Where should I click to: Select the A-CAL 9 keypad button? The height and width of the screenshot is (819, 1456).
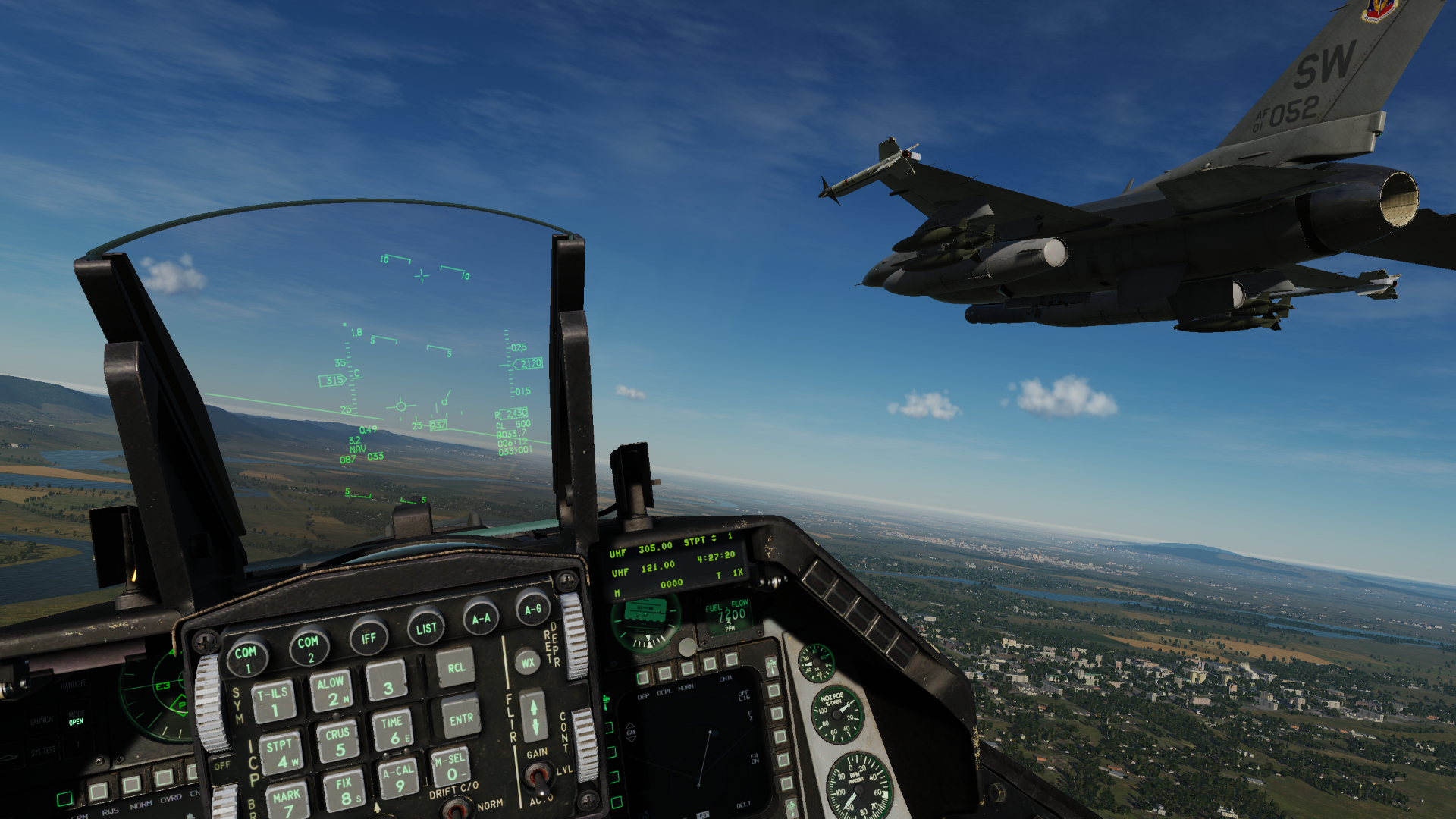tap(399, 778)
